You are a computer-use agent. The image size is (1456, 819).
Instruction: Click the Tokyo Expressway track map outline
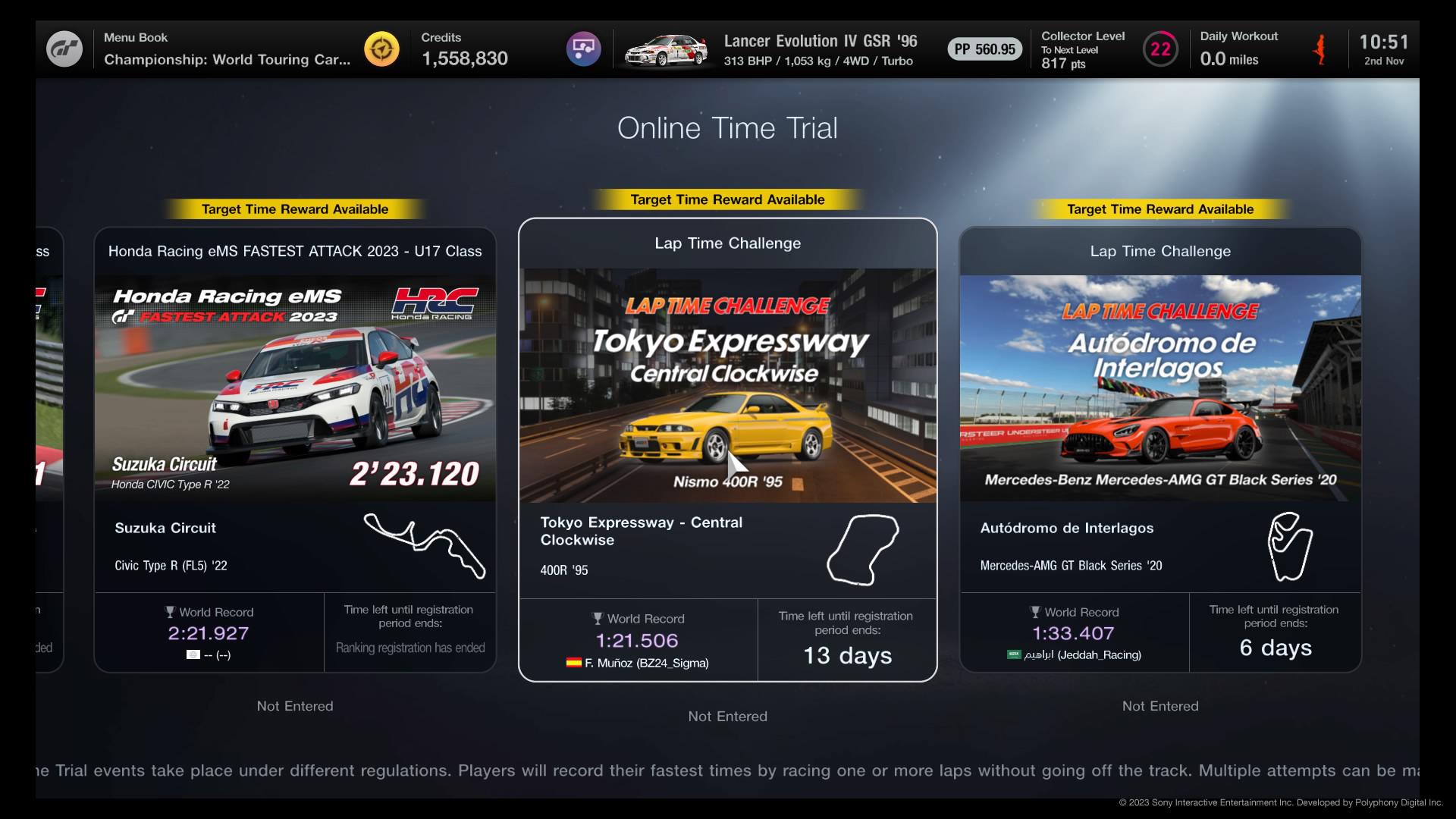coord(862,551)
